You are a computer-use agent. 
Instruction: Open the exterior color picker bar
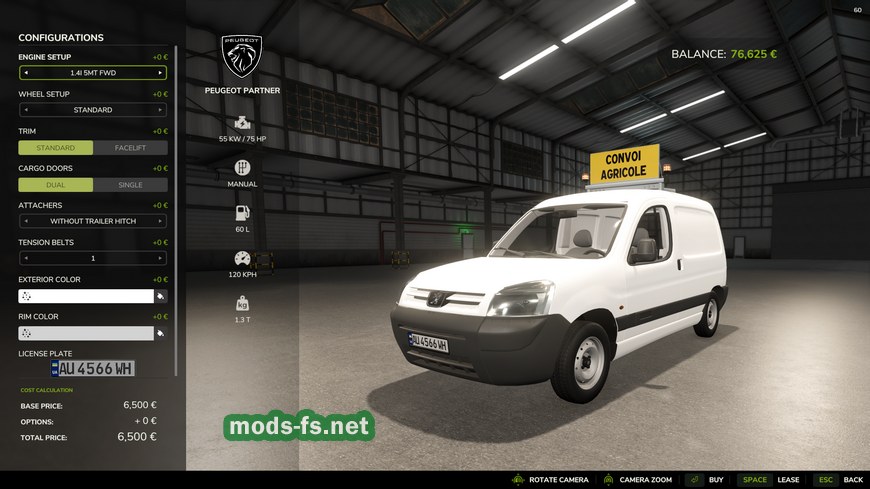coord(85,296)
